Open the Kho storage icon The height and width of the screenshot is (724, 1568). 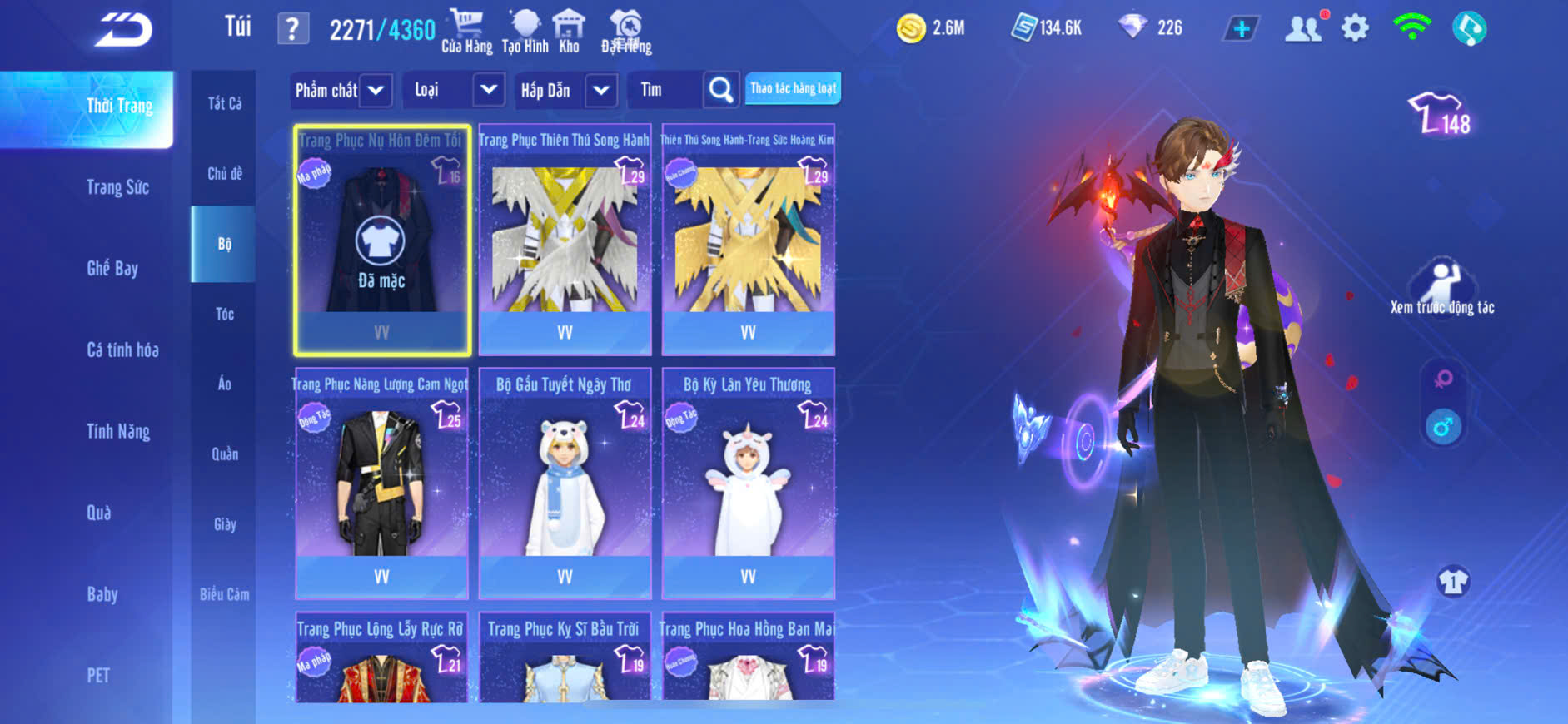click(x=569, y=31)
